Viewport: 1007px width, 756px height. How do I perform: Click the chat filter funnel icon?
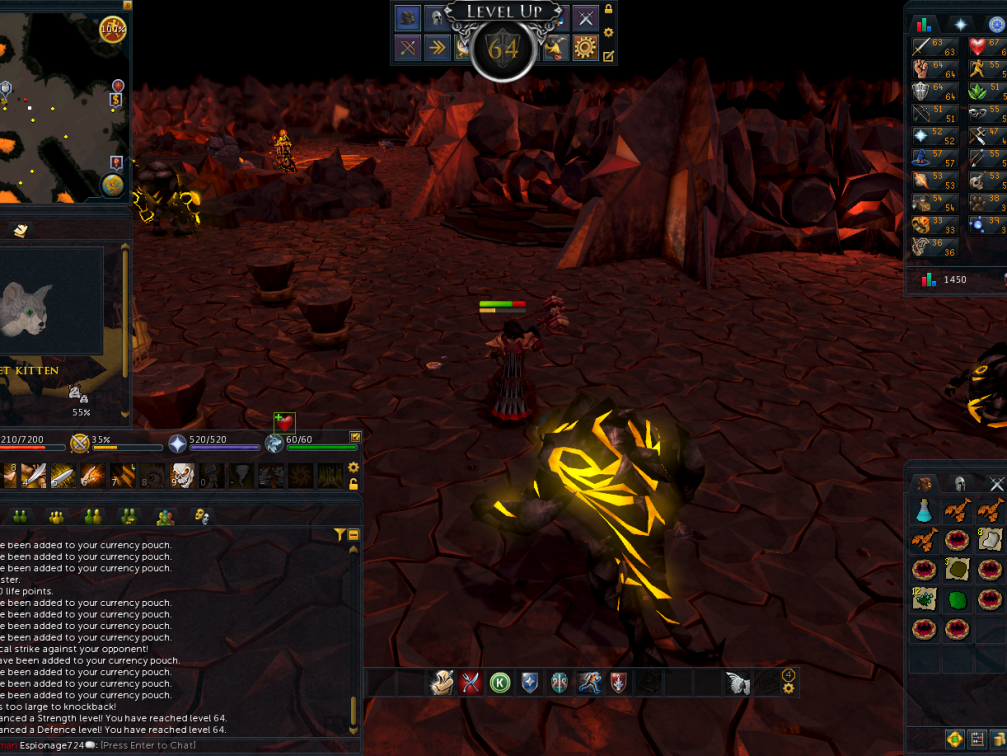click(340, 535)
